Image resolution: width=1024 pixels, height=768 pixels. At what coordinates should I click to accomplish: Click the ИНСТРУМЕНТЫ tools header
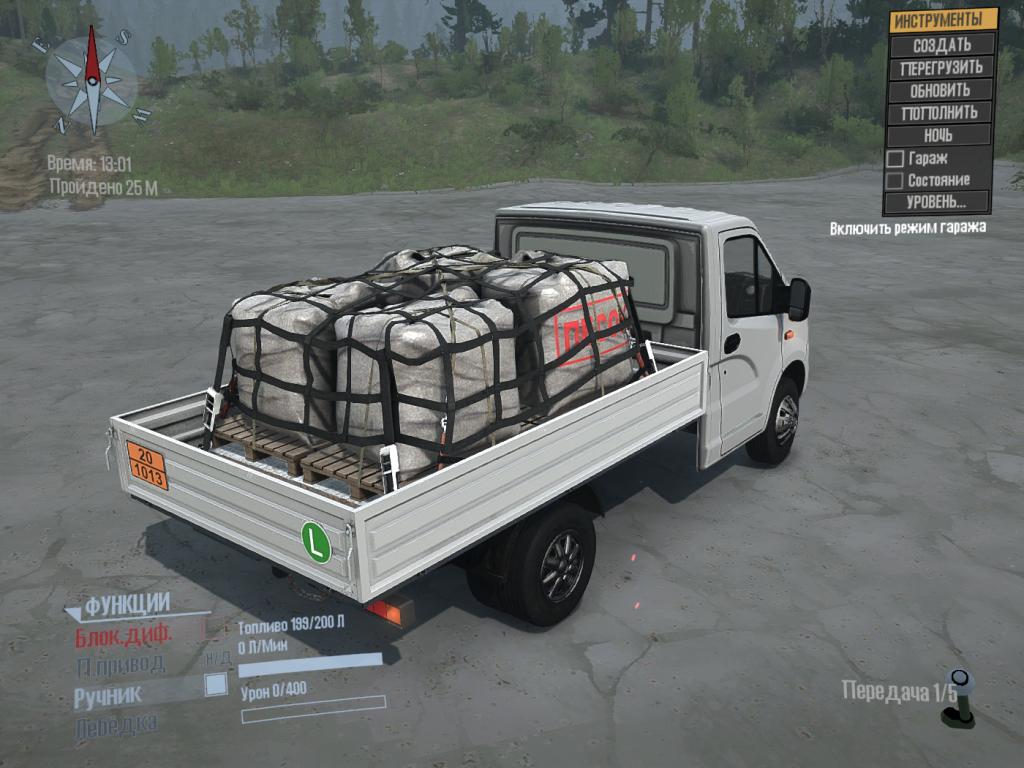943,20
